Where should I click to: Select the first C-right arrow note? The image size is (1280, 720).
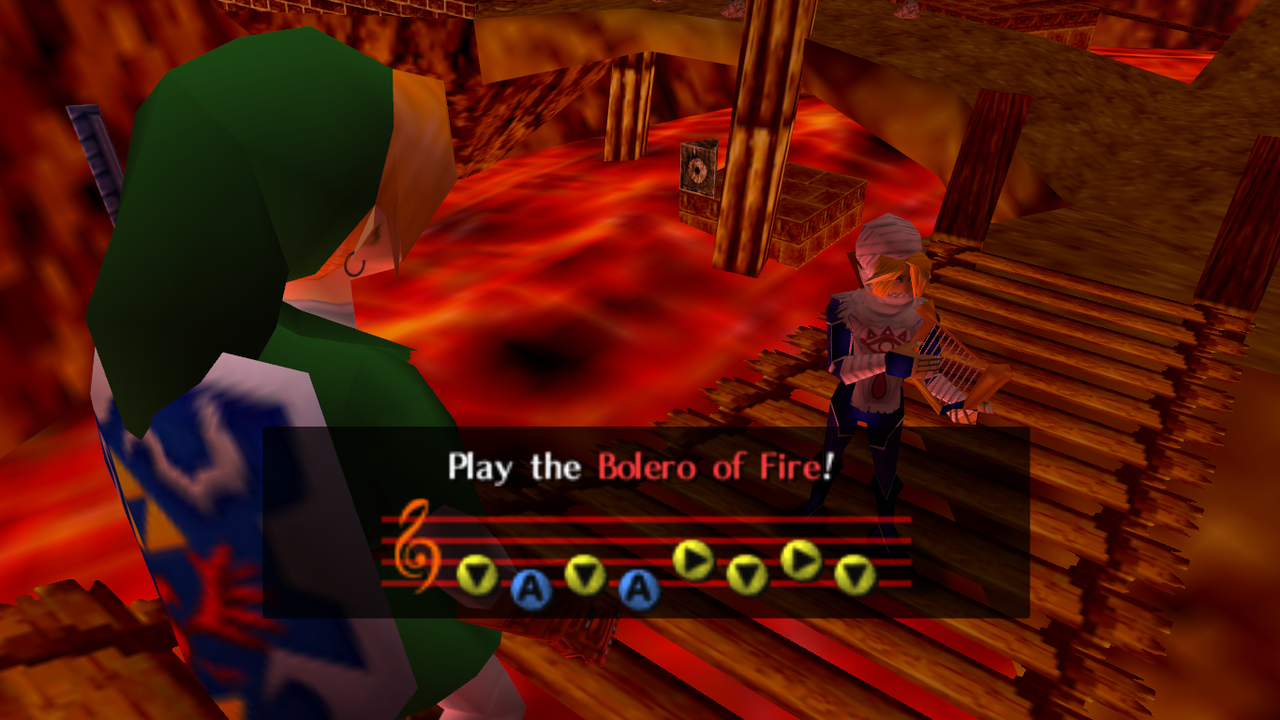click(x=693, y=560)
